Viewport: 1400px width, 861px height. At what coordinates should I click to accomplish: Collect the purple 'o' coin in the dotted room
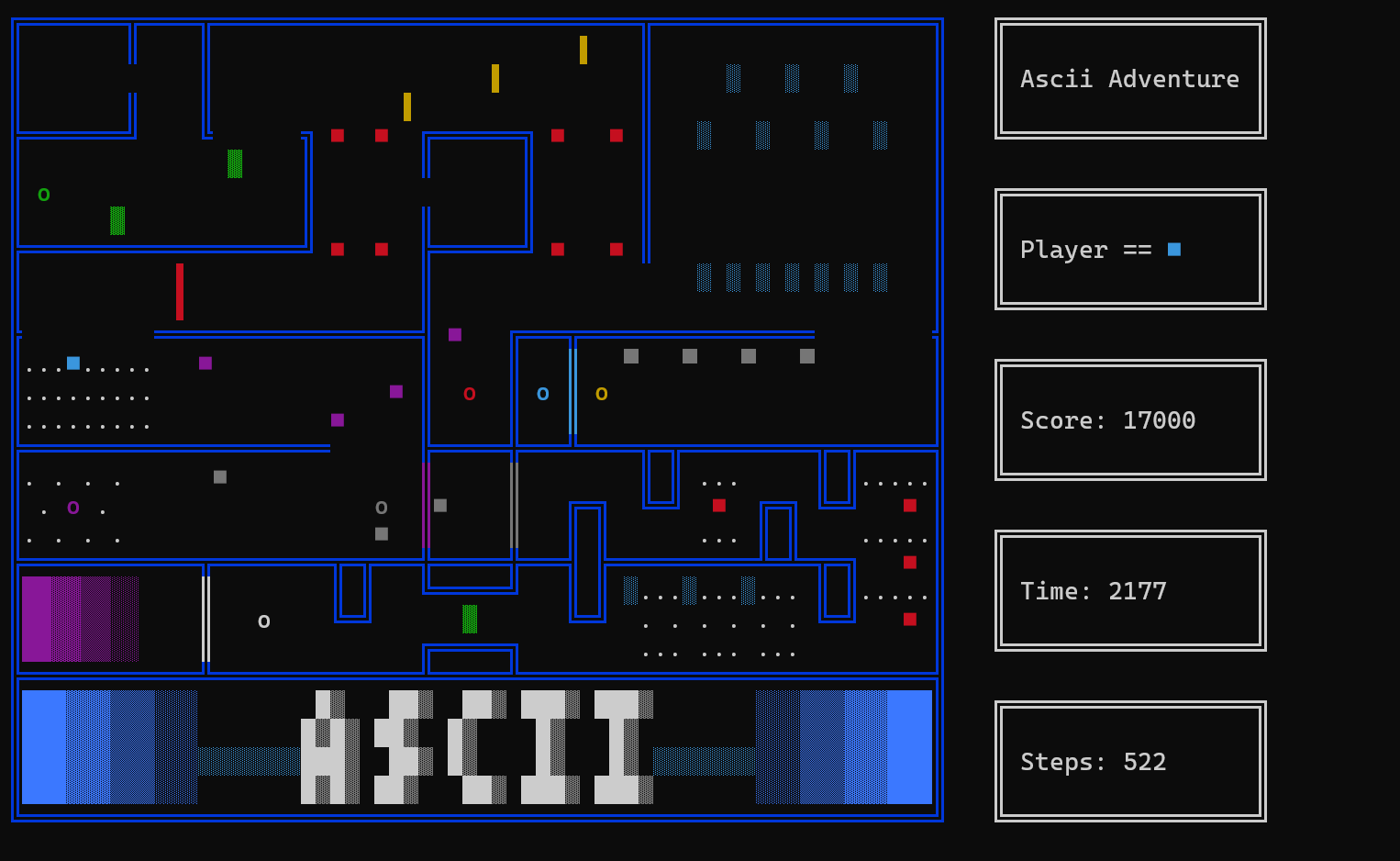72,506
